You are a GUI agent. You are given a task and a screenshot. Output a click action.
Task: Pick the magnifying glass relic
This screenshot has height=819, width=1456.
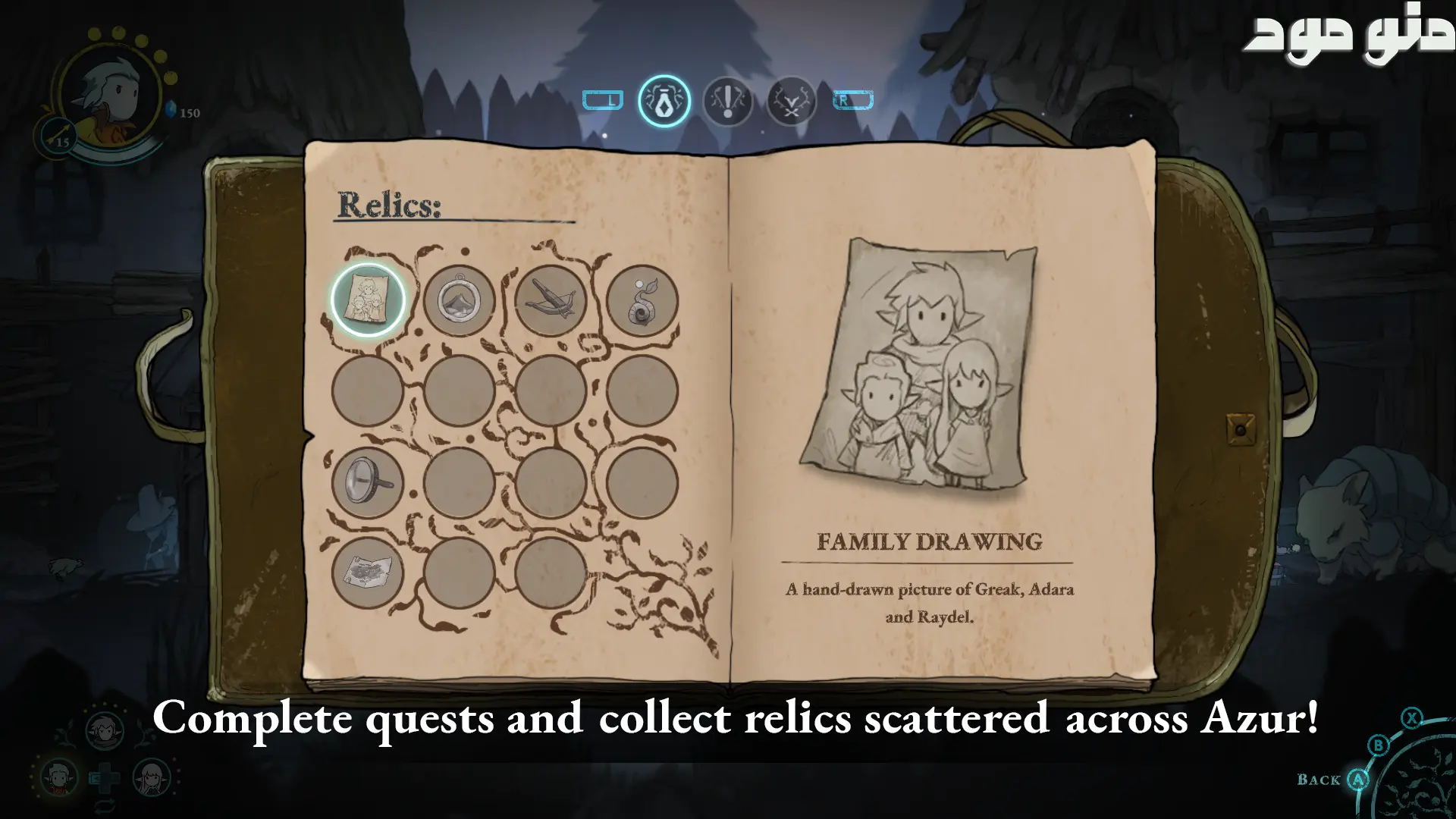368,482
